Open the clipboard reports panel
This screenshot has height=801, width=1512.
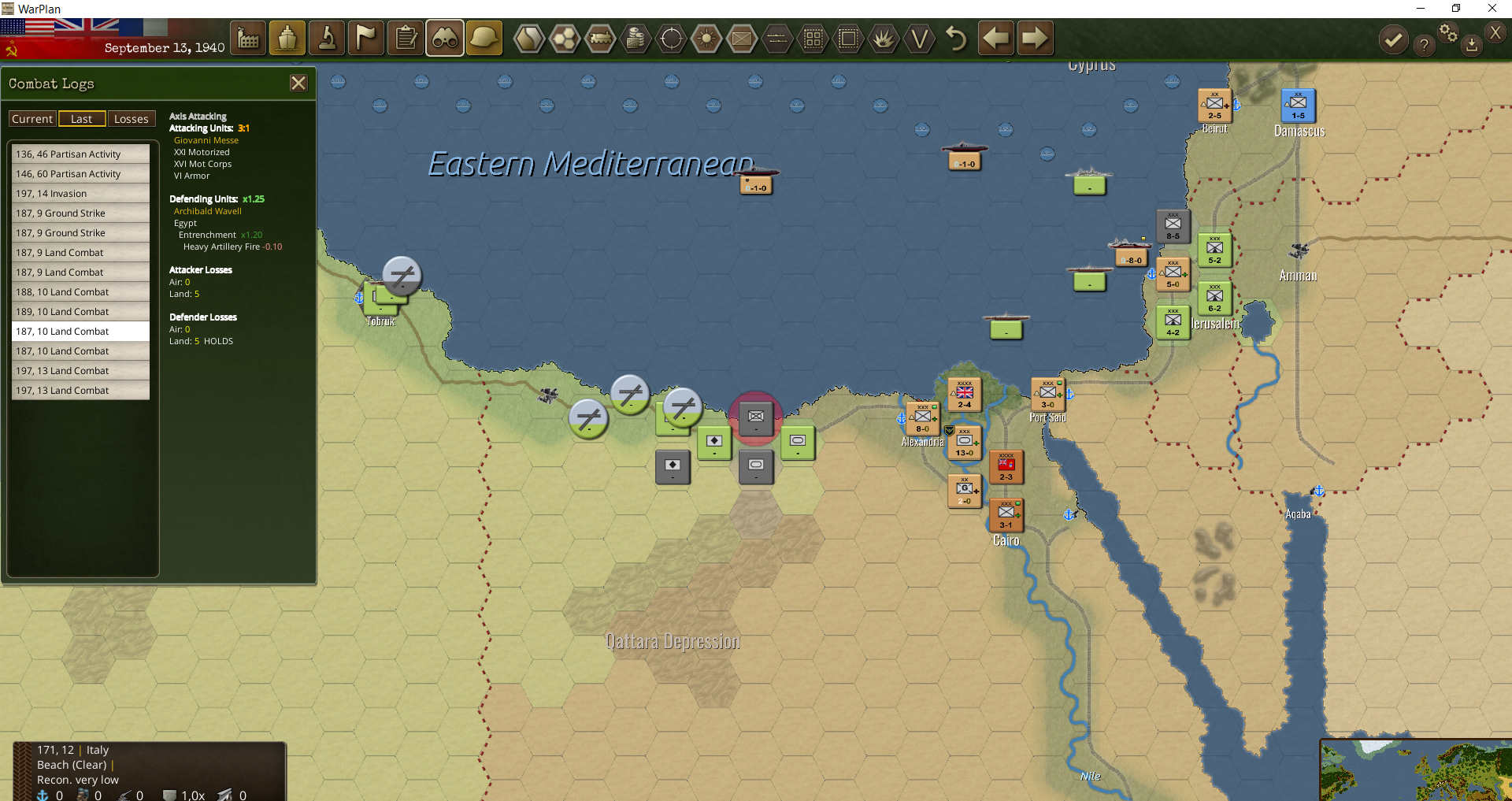click(405, 37)
